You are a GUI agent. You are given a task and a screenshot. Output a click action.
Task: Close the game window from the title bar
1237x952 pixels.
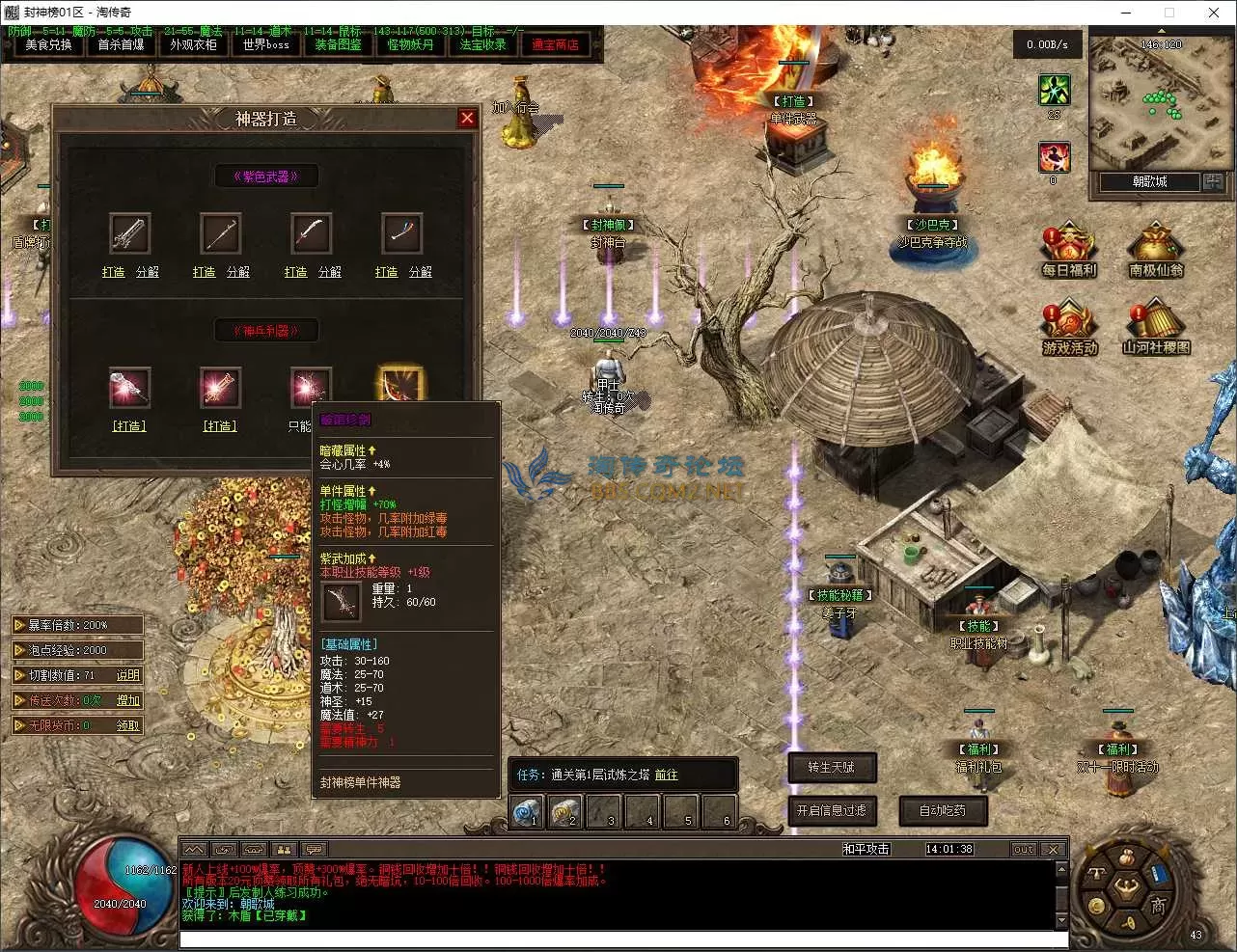coord(1213,13)
